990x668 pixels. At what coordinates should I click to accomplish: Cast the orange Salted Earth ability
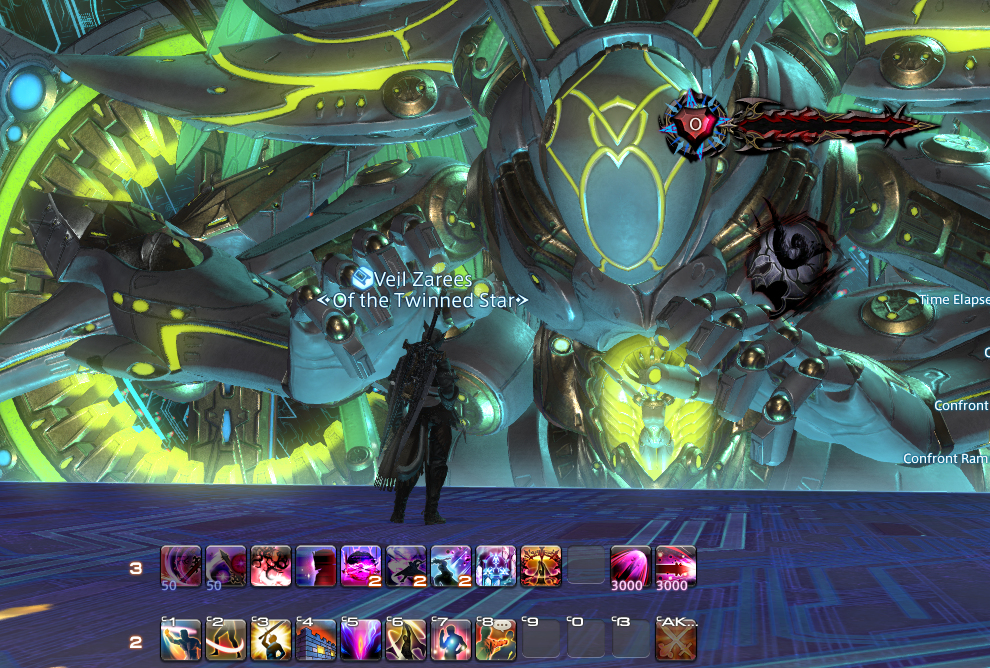541,567
